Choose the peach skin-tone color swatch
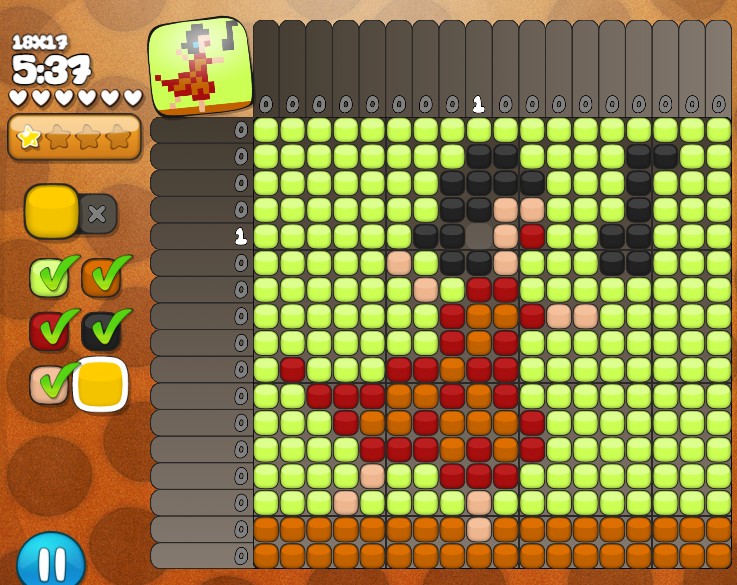This screenshot has width=737, height=585. pyautogui.click(x=48, y=384)
